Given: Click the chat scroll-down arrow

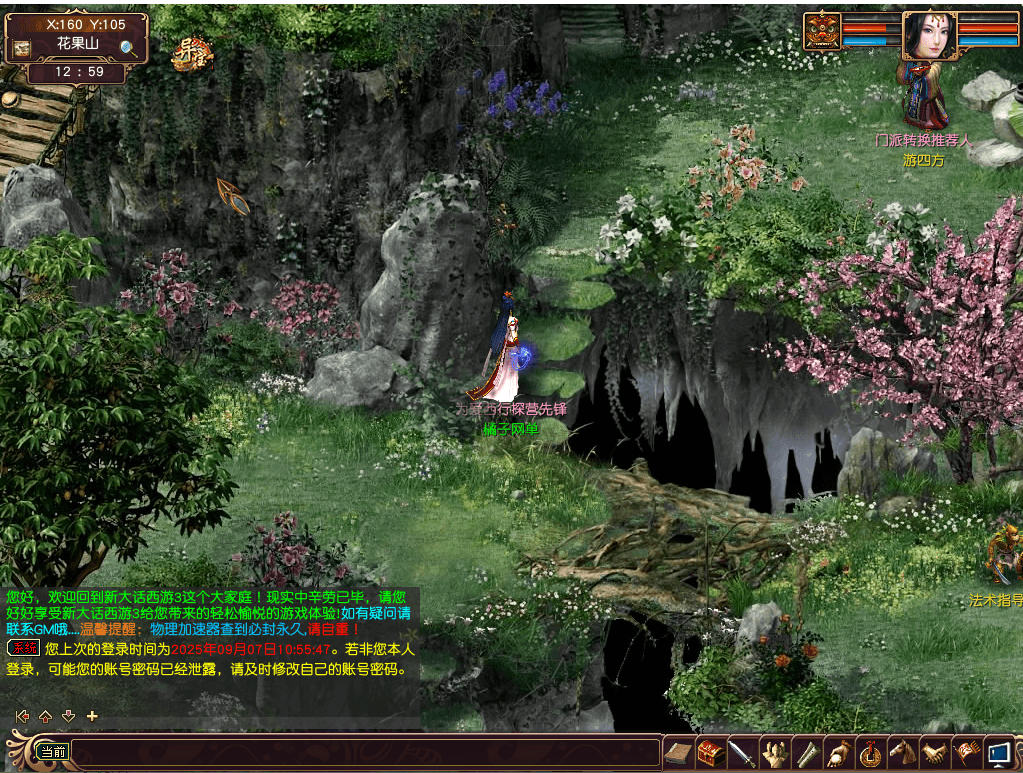Looking at the screenshot, I should point(68,716).
